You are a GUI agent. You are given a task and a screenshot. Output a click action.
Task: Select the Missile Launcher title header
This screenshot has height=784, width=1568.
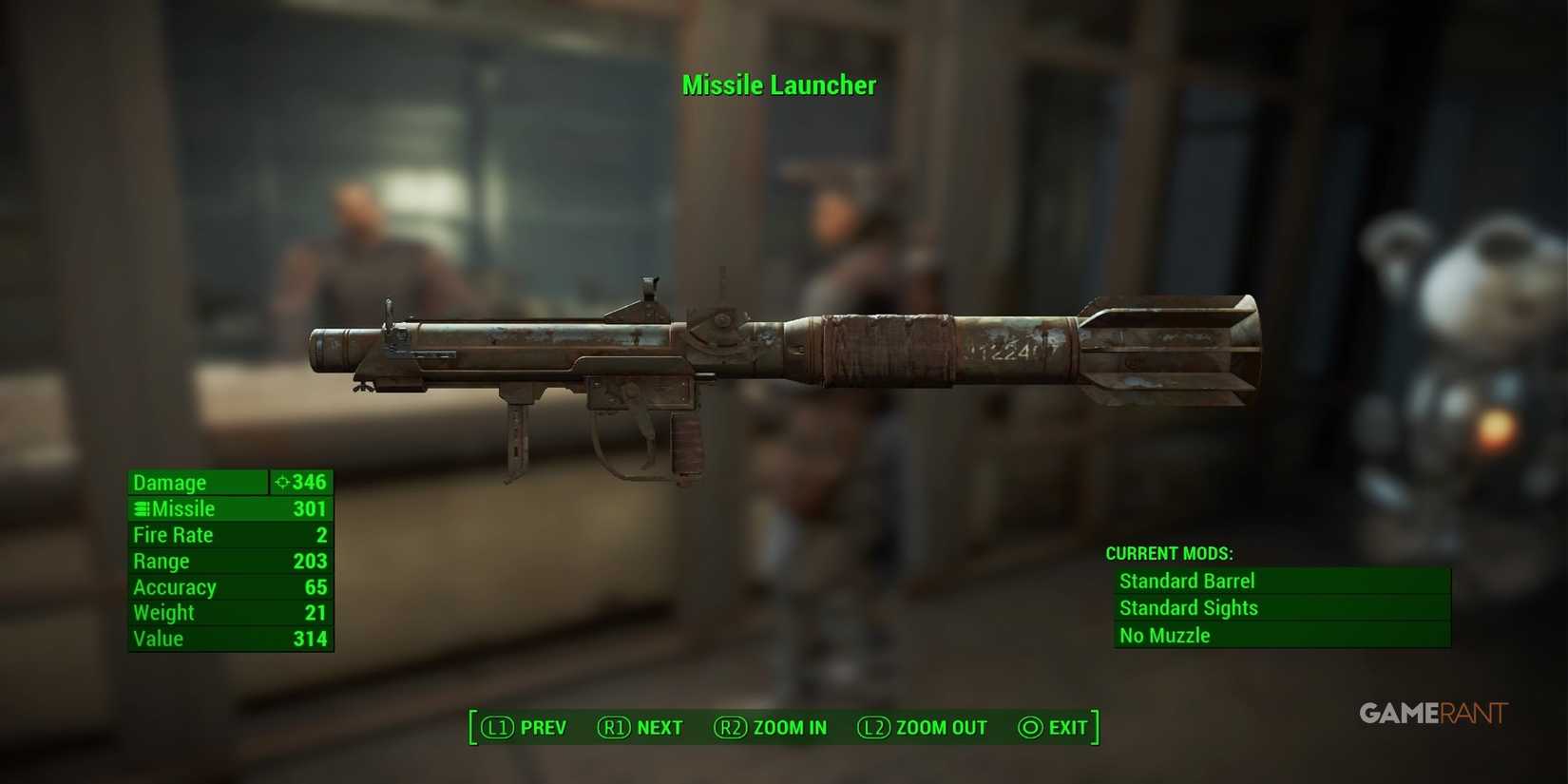coord(779,86)
